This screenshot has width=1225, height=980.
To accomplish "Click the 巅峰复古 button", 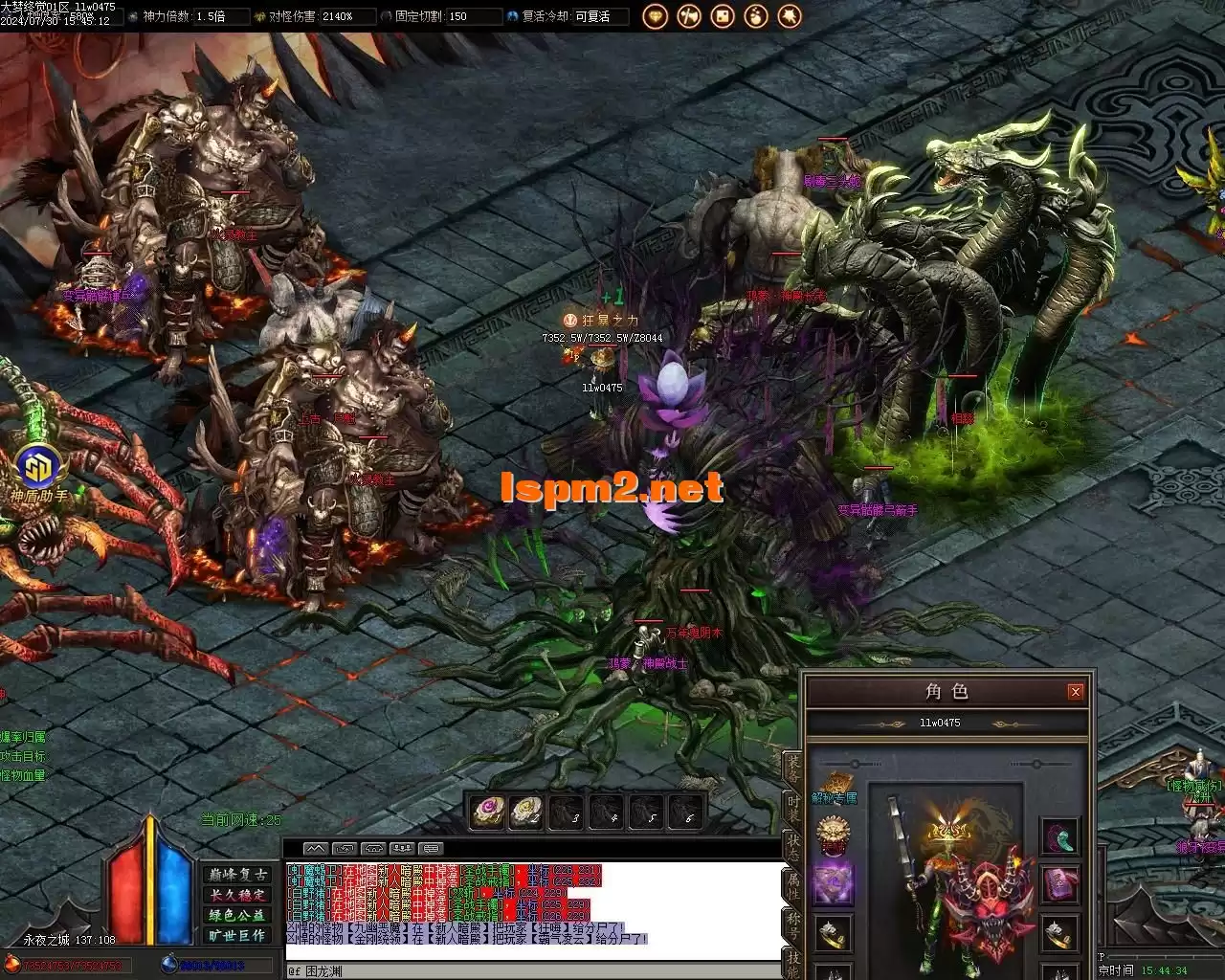I will click(237, 875).
